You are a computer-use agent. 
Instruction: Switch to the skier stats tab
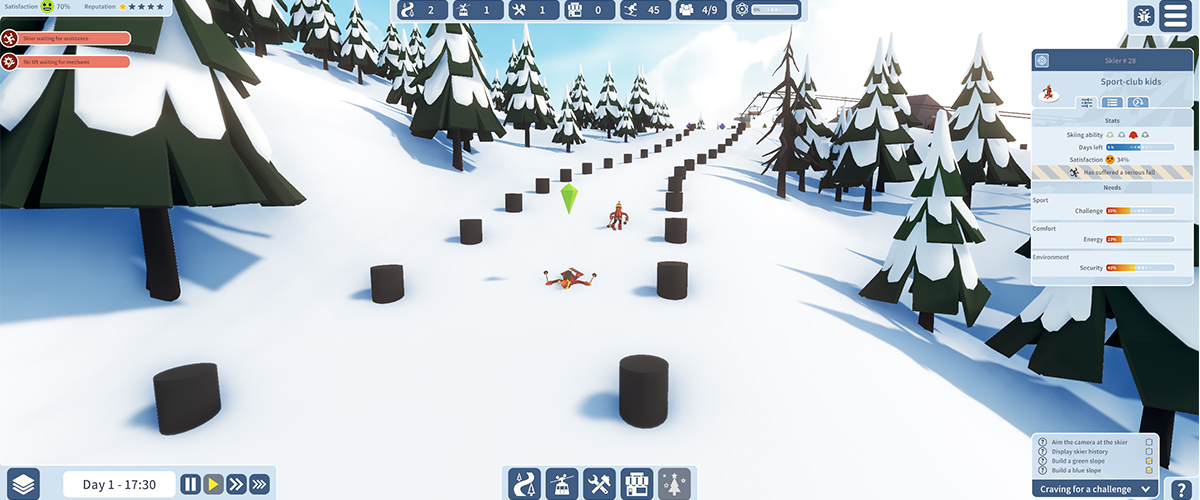click(1087, 102)
